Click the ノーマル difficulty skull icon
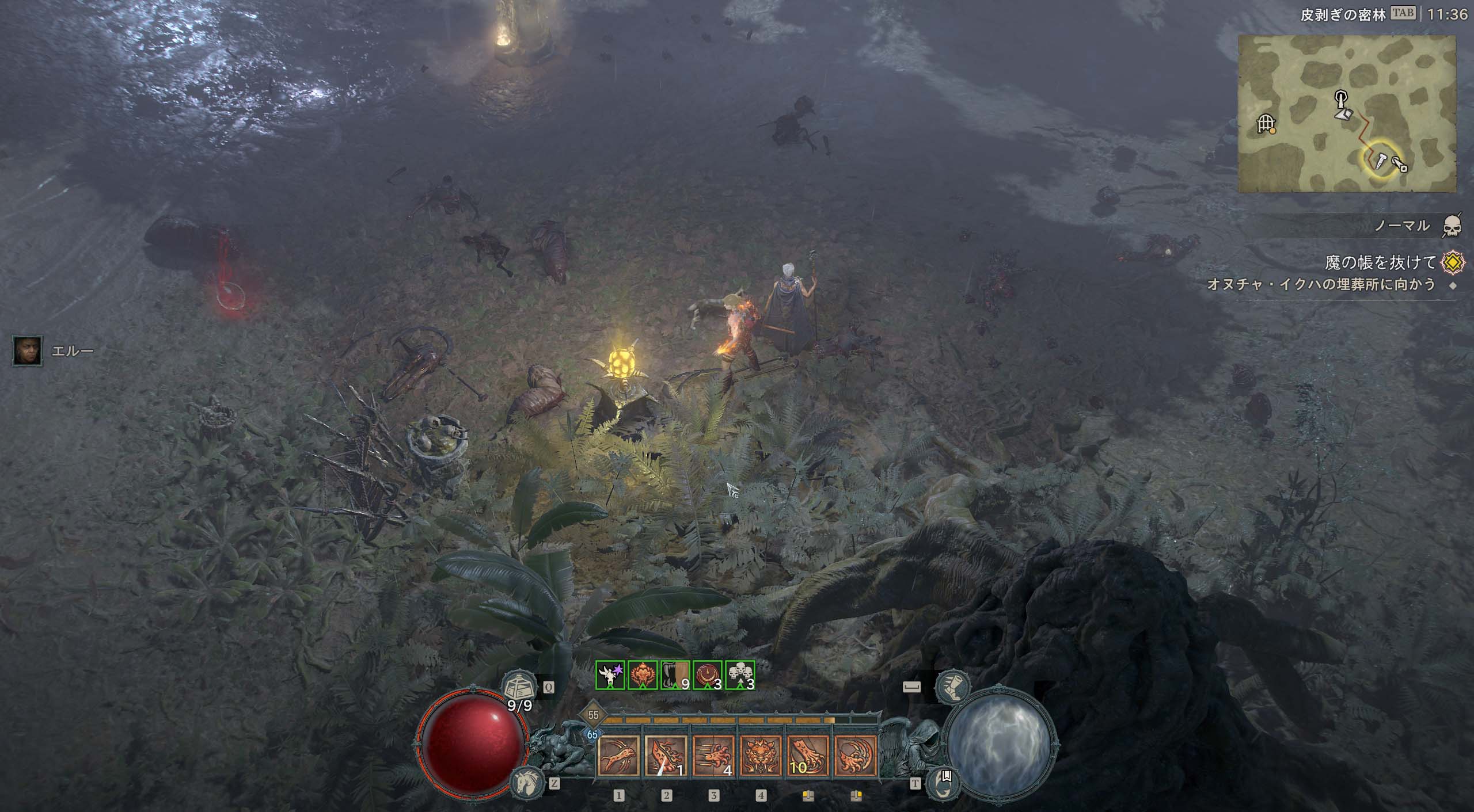The image size is (1474, 812). point(1452,227)
